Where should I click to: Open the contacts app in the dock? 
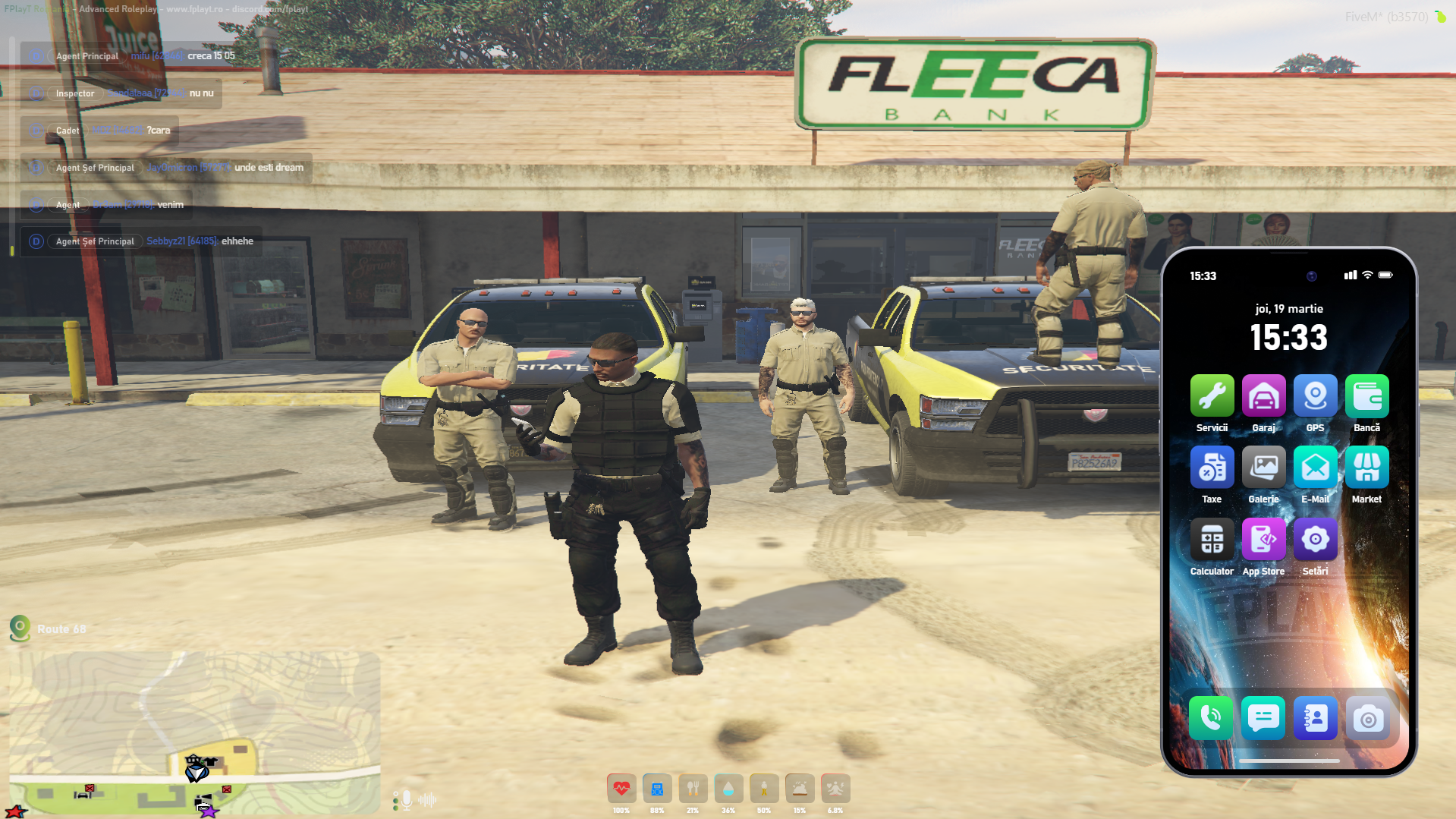pos(1315,717)
